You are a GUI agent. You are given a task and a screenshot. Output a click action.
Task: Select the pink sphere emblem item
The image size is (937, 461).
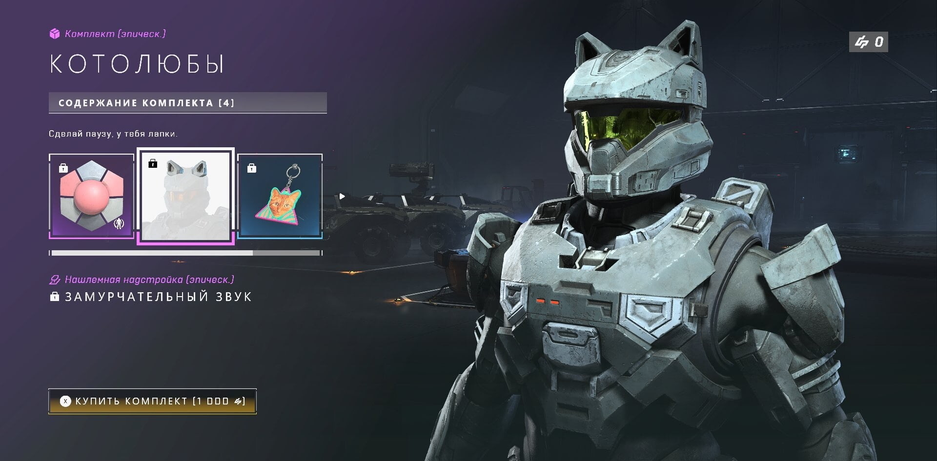(x=91, y=196)
